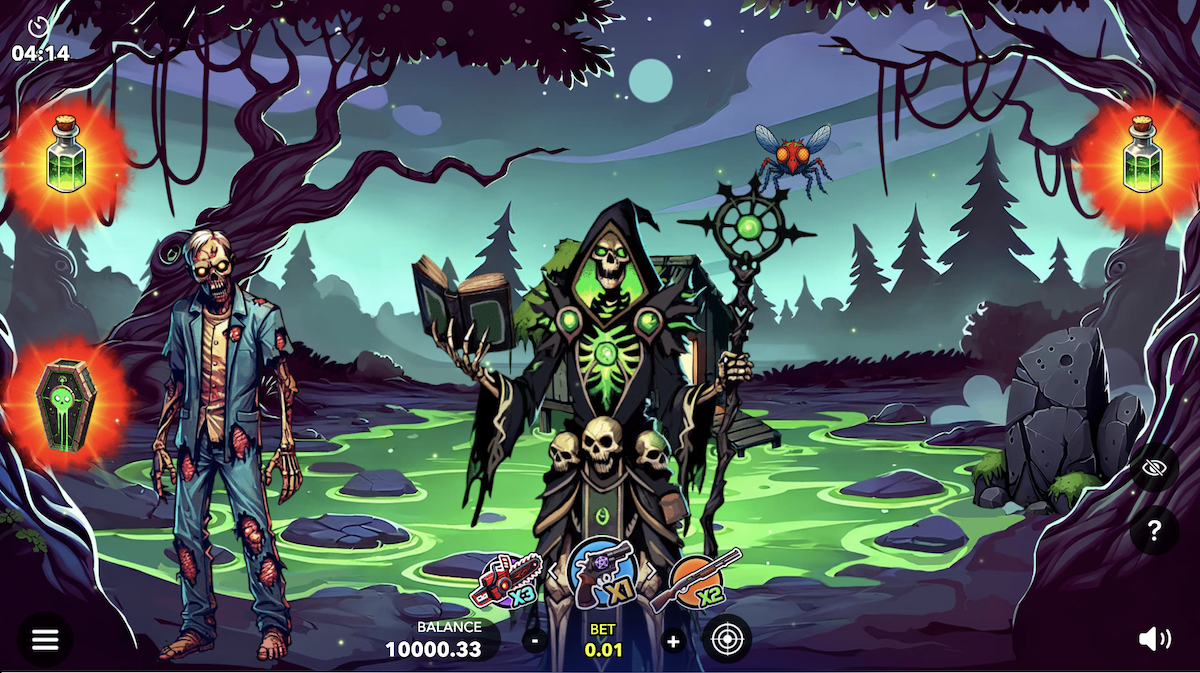Activate the crosshair auto-target button
Image resolution: width=1200 pixels, height=673 pixels.
click(x=727, y=639)
